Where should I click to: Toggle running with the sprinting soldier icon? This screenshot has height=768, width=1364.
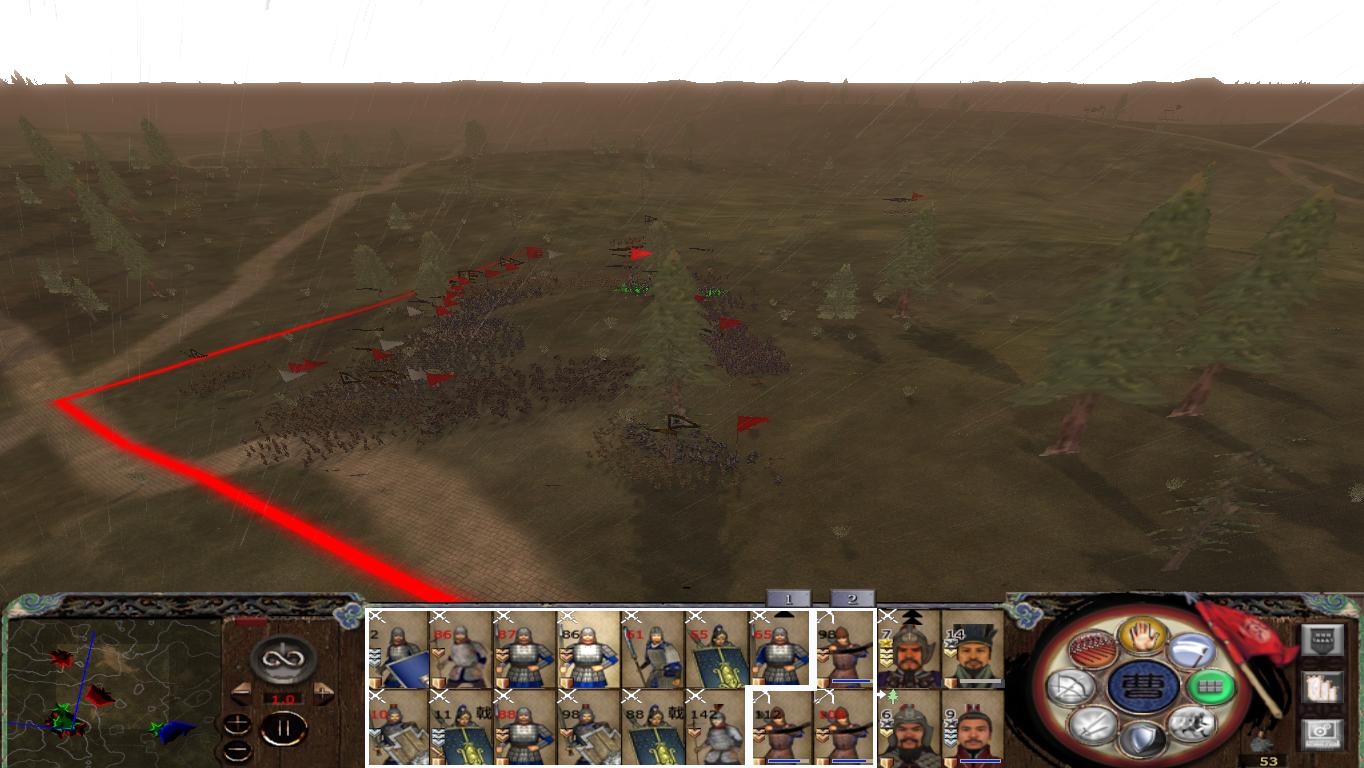(x=1191, y=726)
